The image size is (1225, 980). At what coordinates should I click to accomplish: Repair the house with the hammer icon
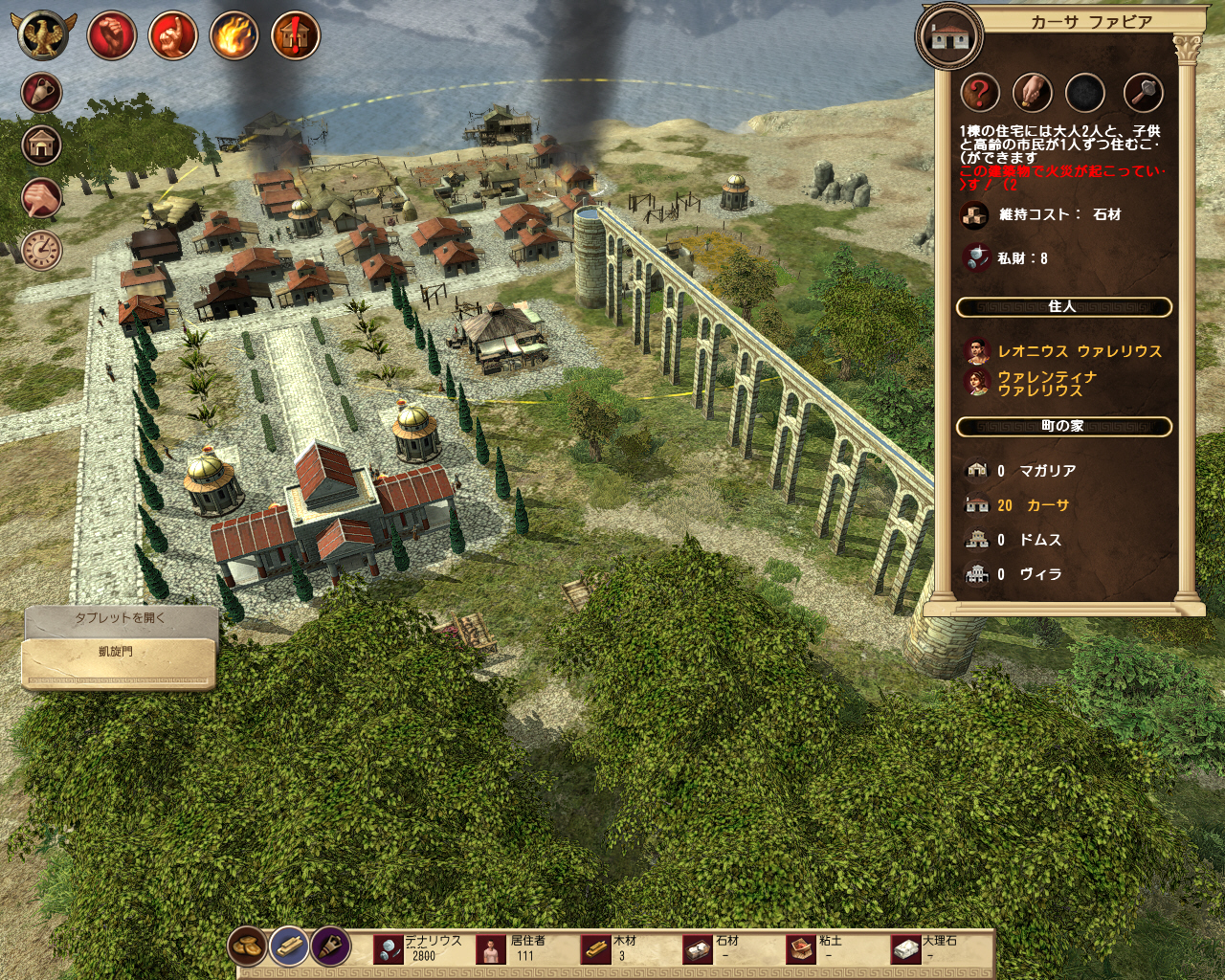pyautogui.click(x=1143, y=94)
